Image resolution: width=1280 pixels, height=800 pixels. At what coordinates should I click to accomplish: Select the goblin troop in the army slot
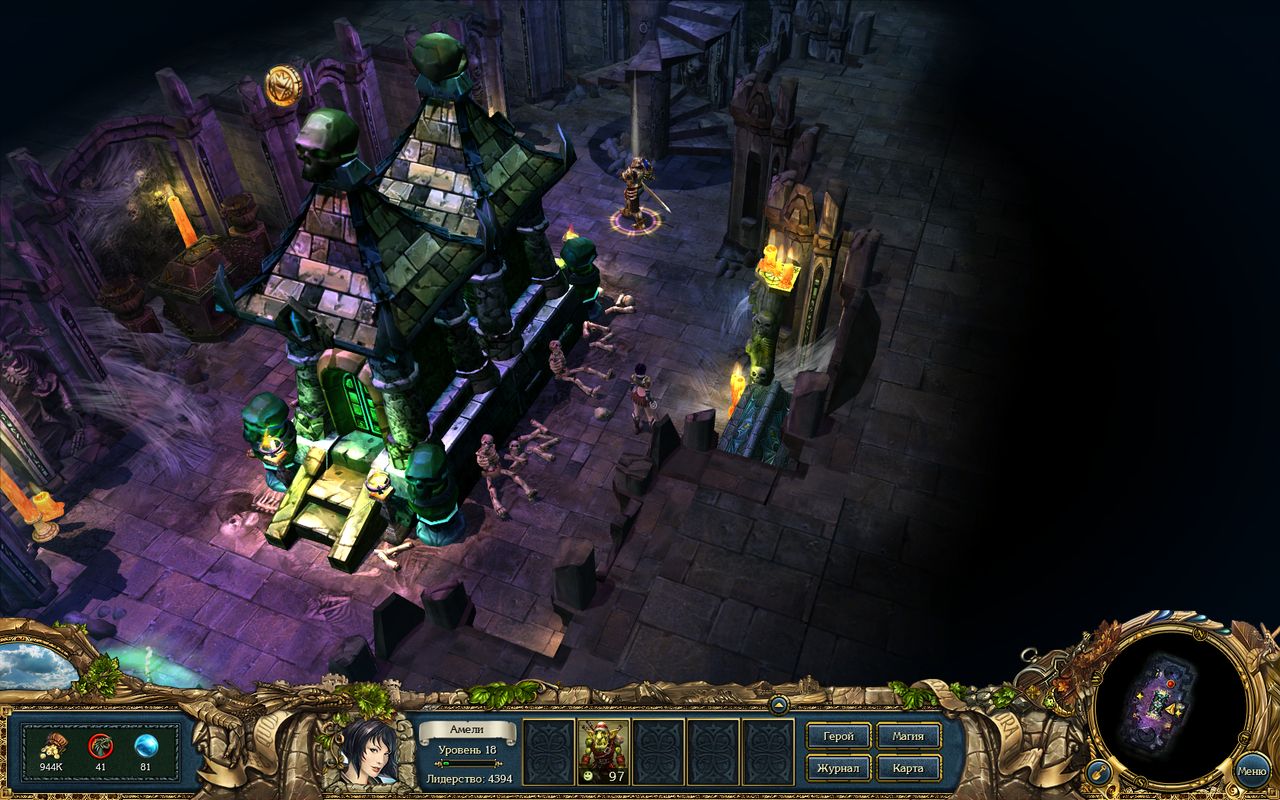[600, 750]
